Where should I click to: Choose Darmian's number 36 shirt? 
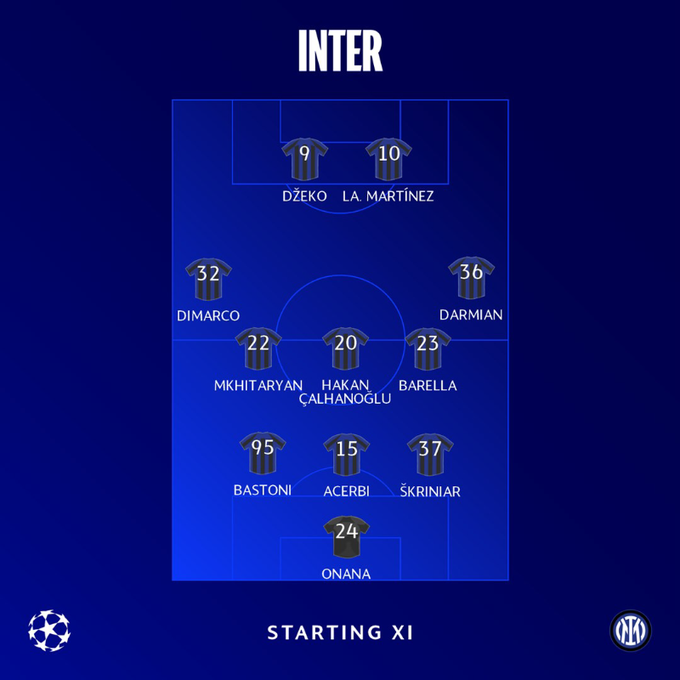(x=471, y=279)
